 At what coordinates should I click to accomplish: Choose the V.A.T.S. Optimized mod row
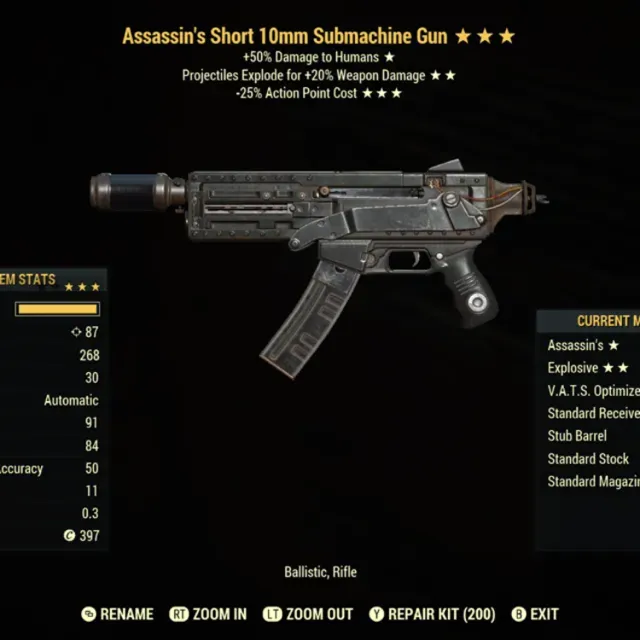point(592,391)
